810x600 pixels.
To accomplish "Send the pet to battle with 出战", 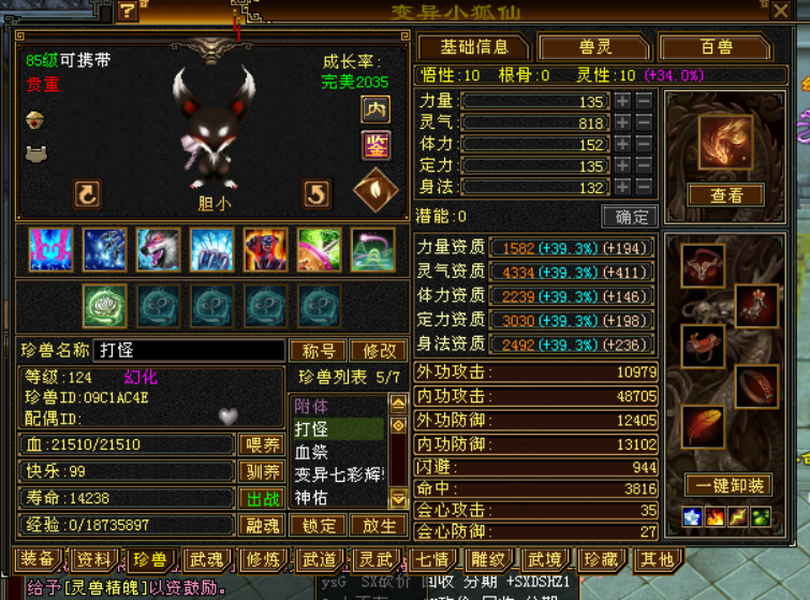I will tap(262, 498).
